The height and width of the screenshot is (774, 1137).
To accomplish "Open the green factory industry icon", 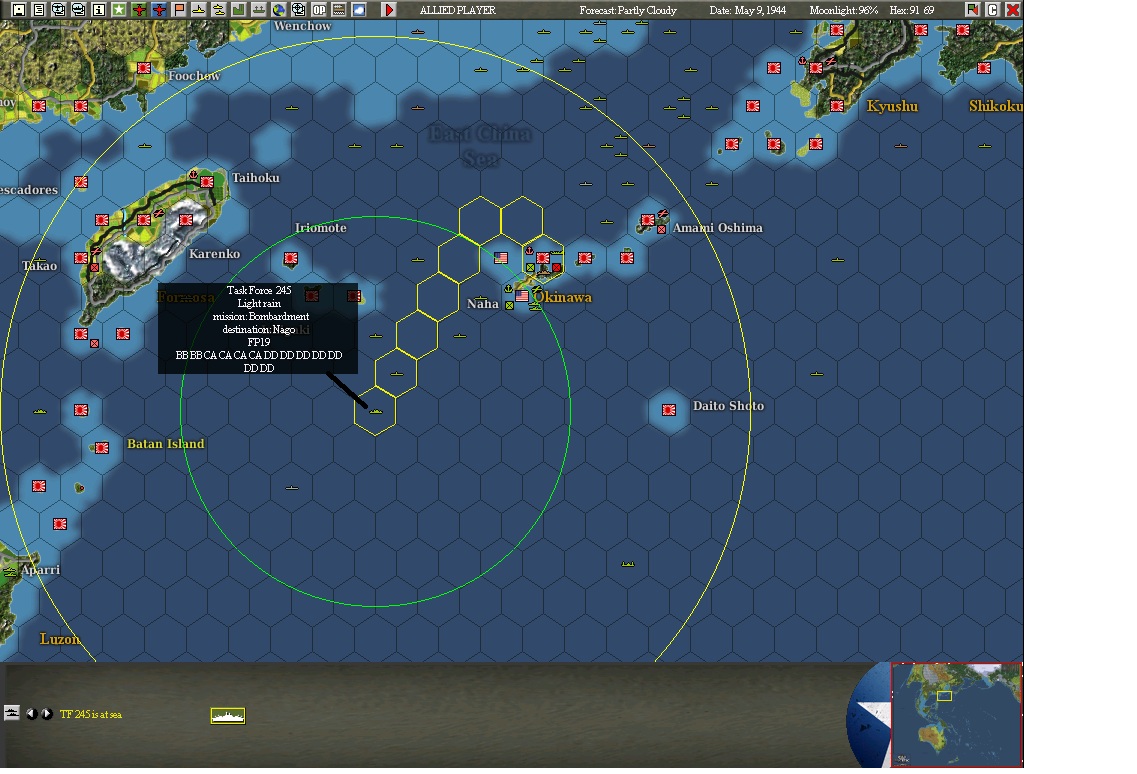I will (x=239, y=10).
